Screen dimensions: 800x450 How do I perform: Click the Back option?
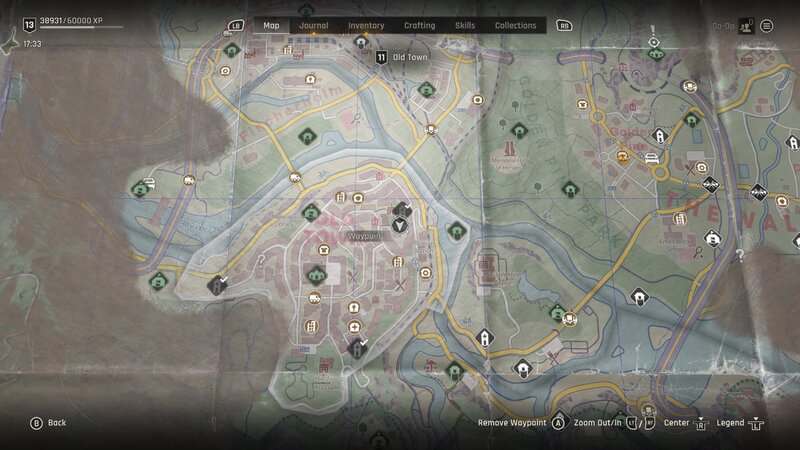pyautogui.click(x=48, y=423)
